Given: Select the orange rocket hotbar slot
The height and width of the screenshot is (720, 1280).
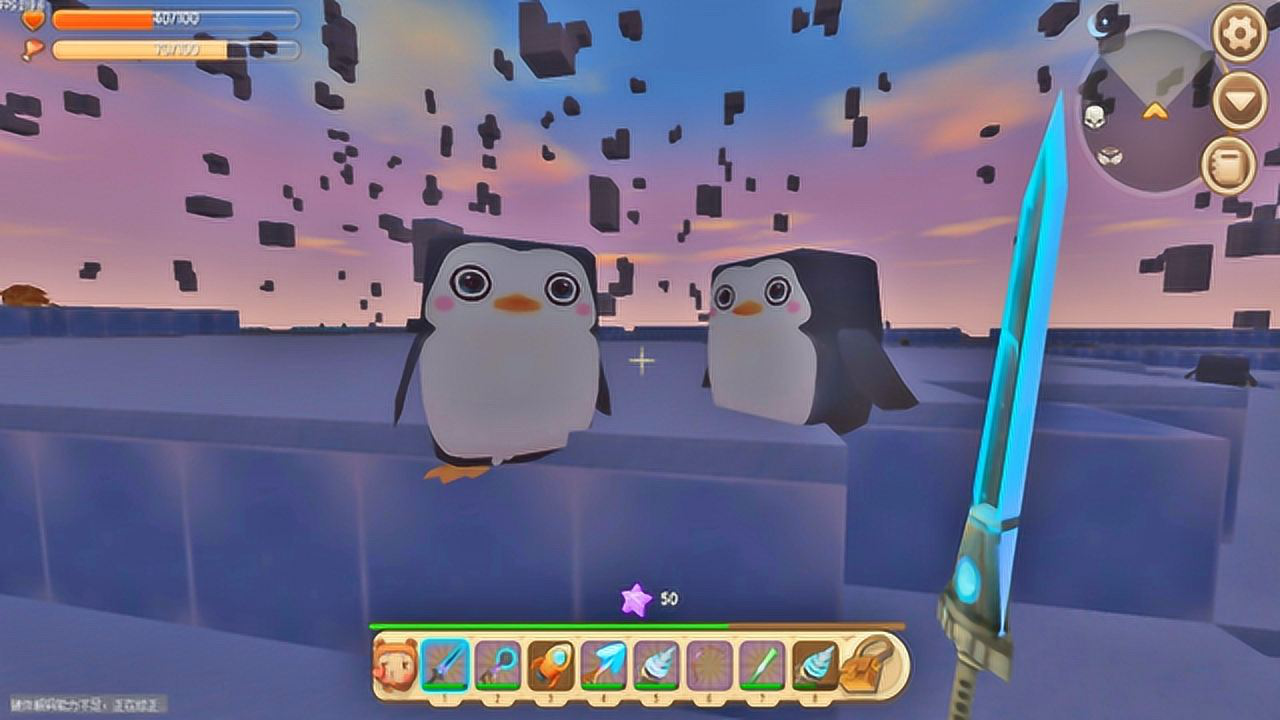Looking at the screenshot, I should pos(551,665).
